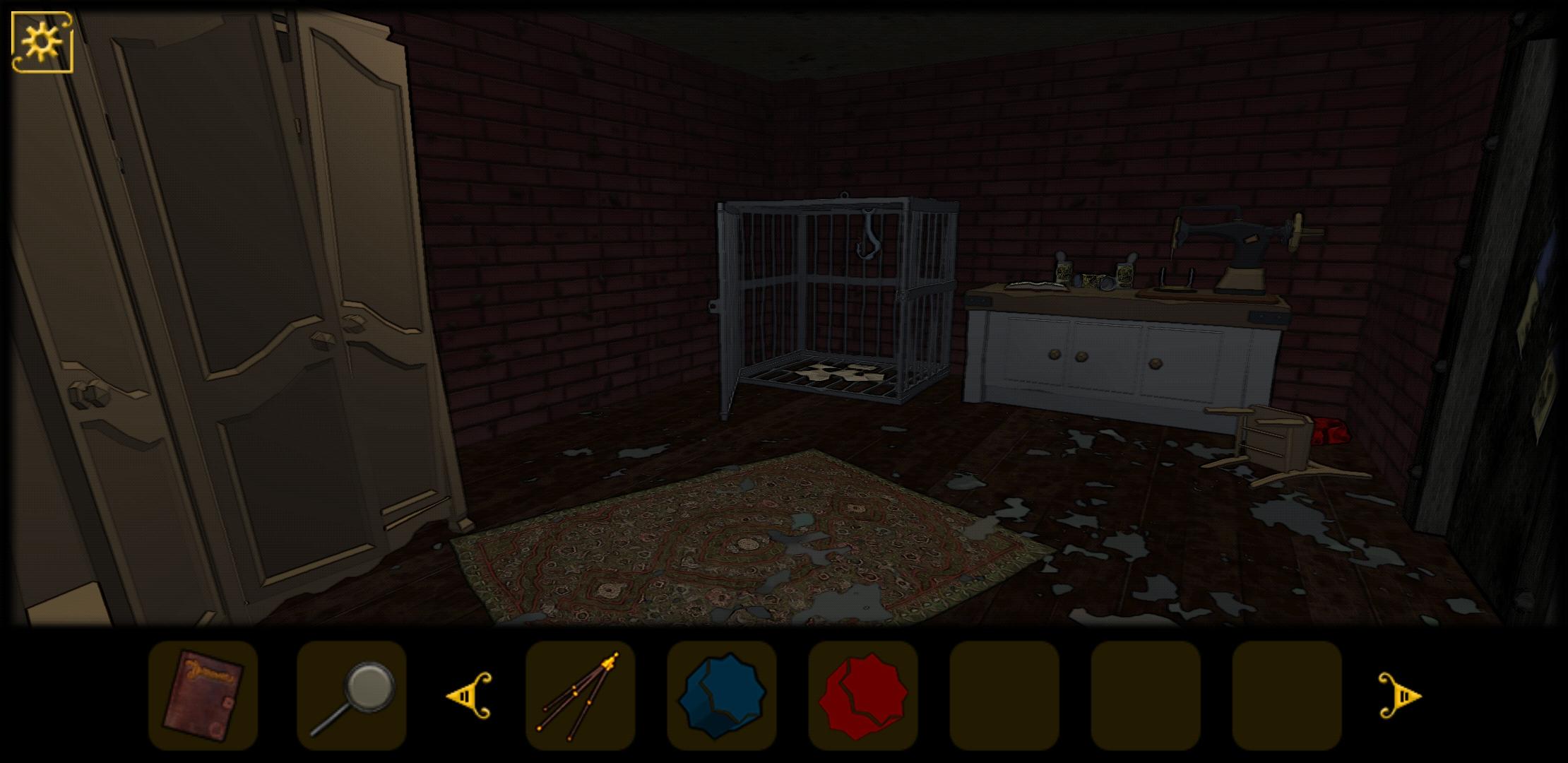
Task: Select the red crumpled paper item
Action: pyautogui.click(x=864, y=696)
